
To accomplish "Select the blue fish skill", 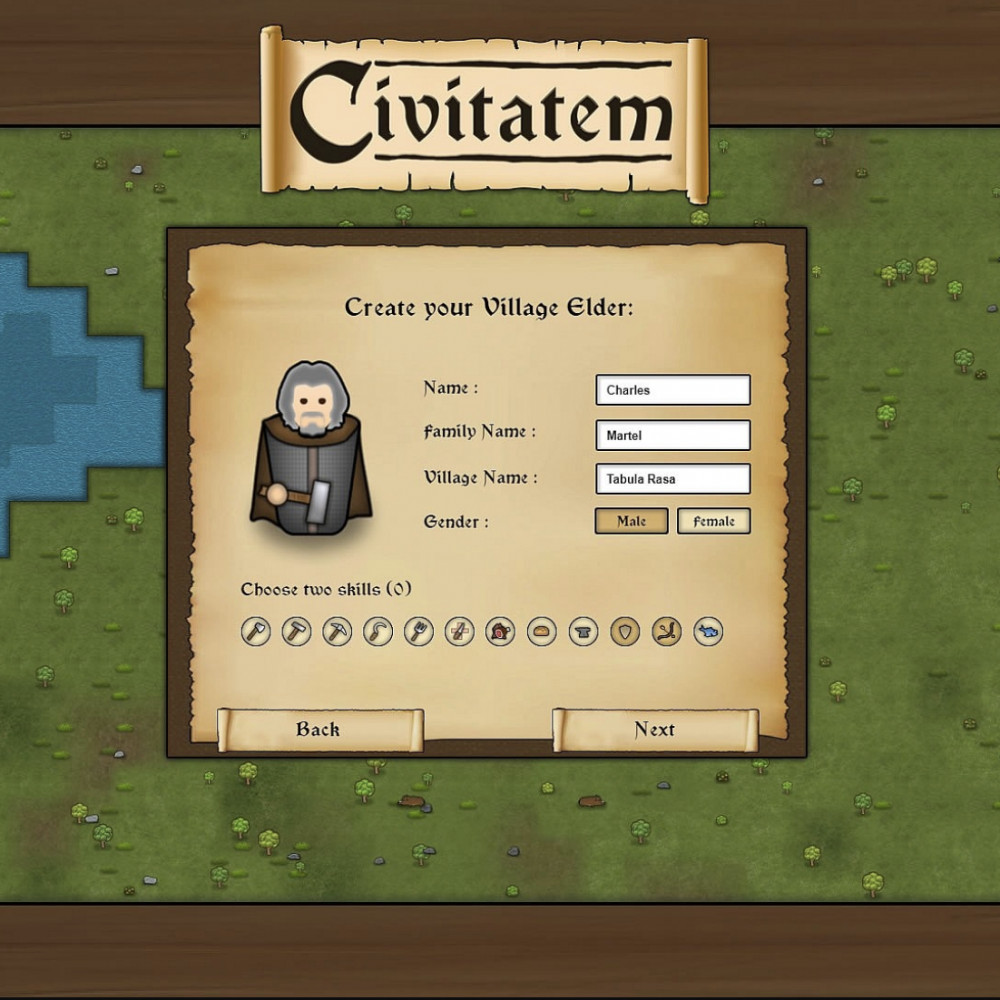I will pos(708,631).
